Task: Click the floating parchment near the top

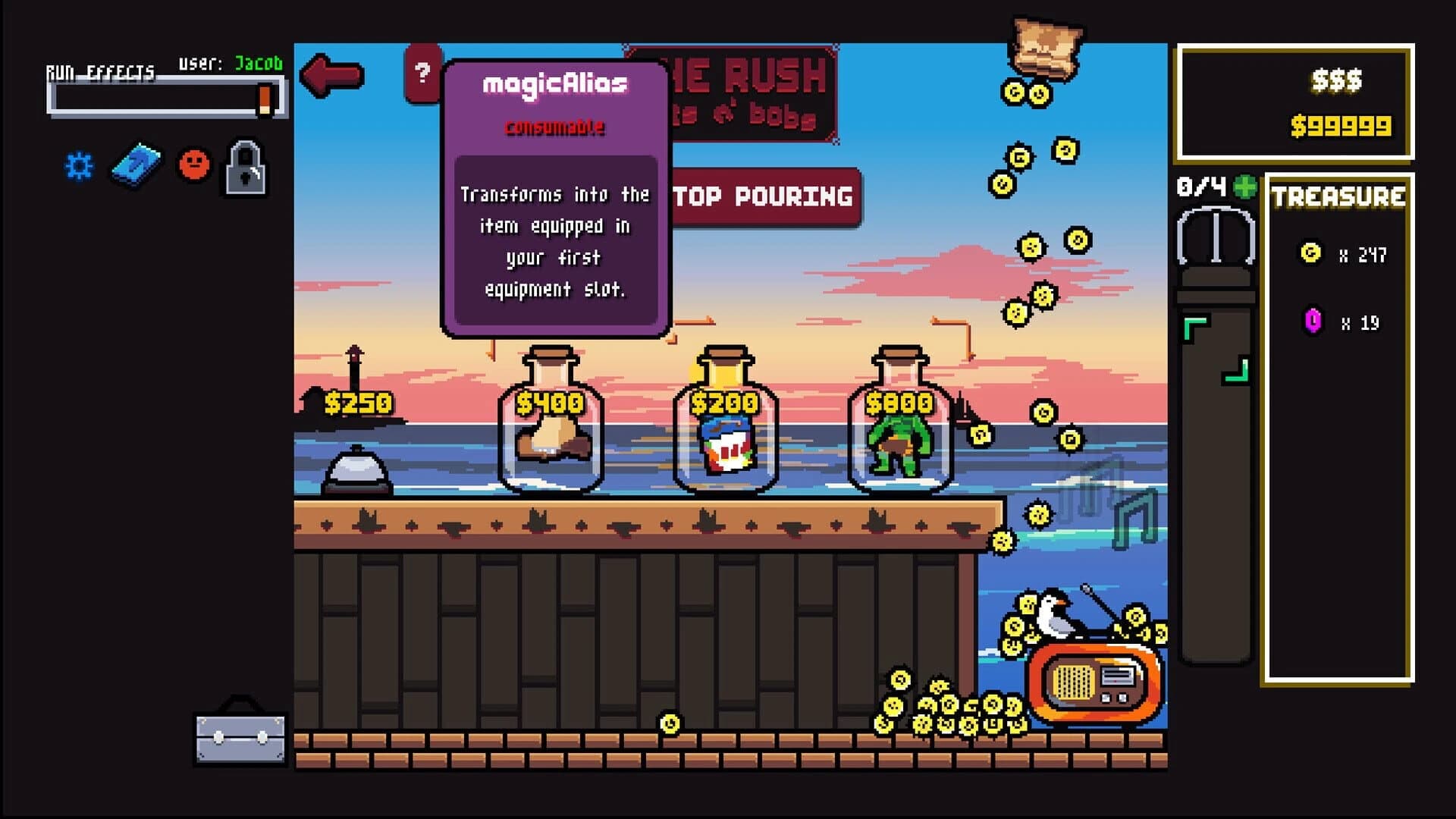Action: [x=1045, y=47]
